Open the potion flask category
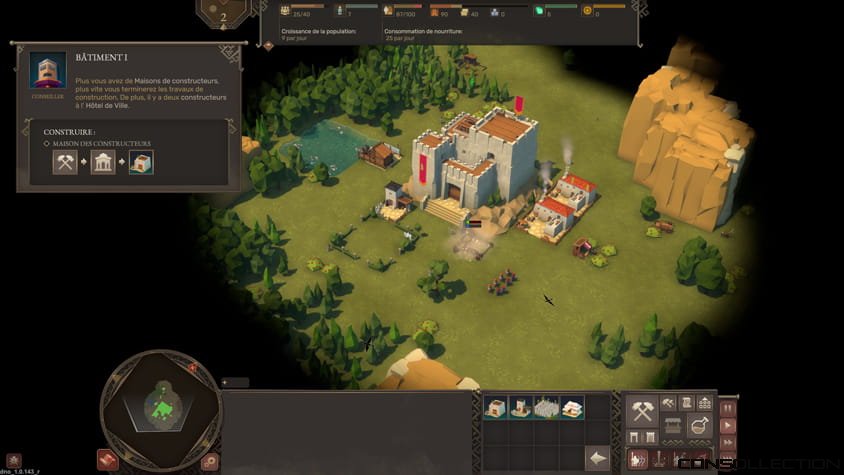Screen dimensions: 844x475 [700, 425]
